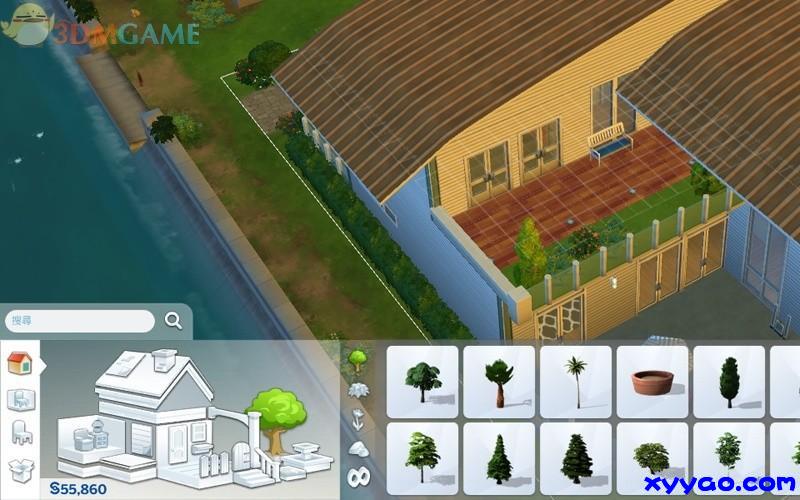Choose the rocks filter icon
800x500 pixels.
coord(357,447)
